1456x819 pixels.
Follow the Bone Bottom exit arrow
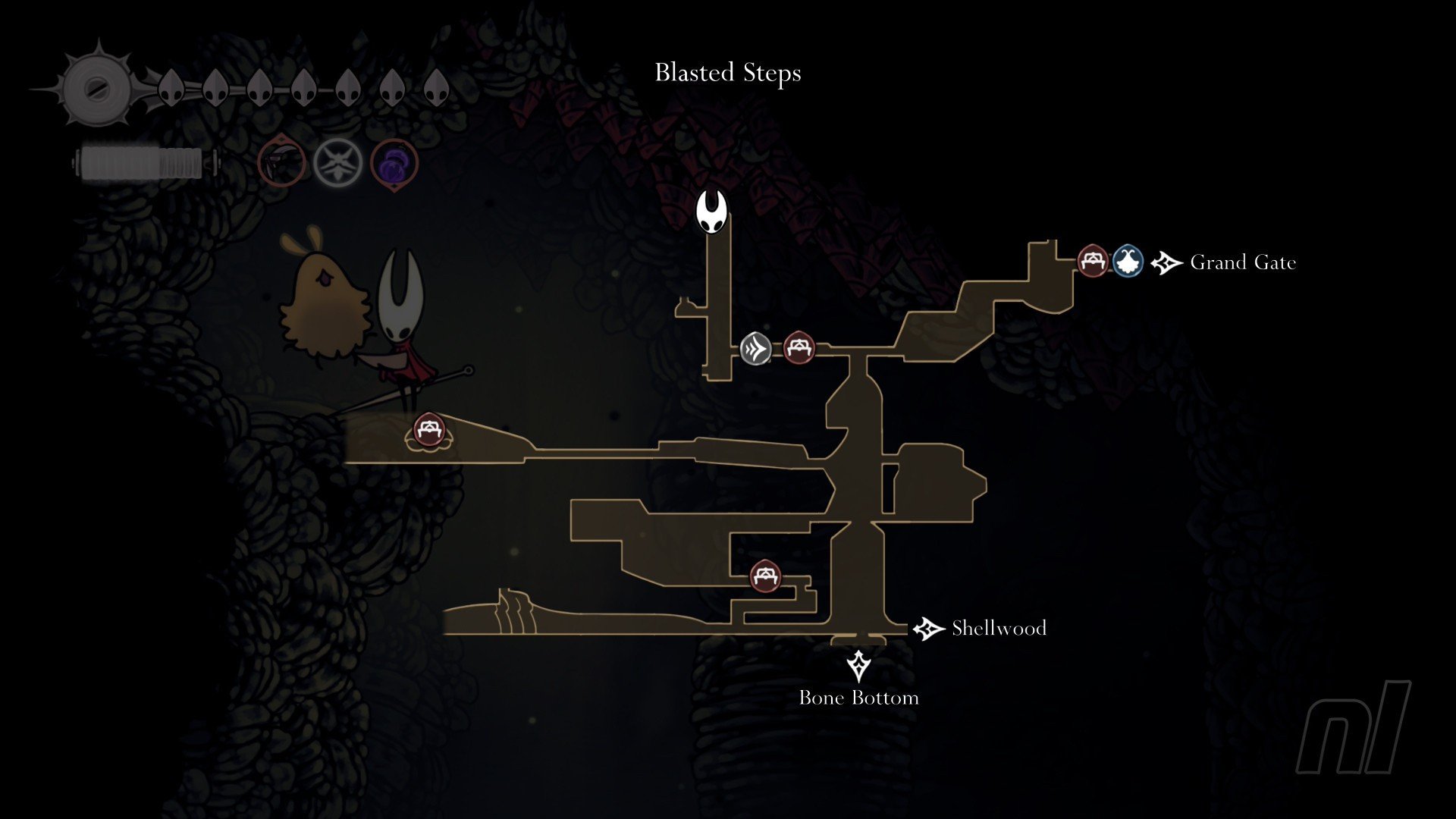(x=858, y=666)
